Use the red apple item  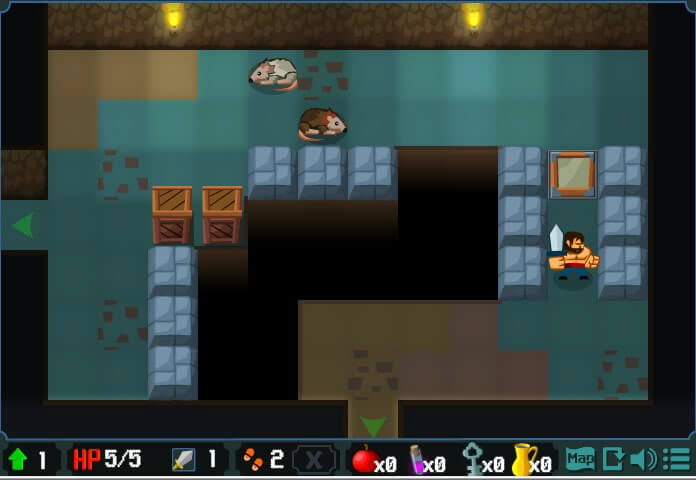(x=365, y=460)
